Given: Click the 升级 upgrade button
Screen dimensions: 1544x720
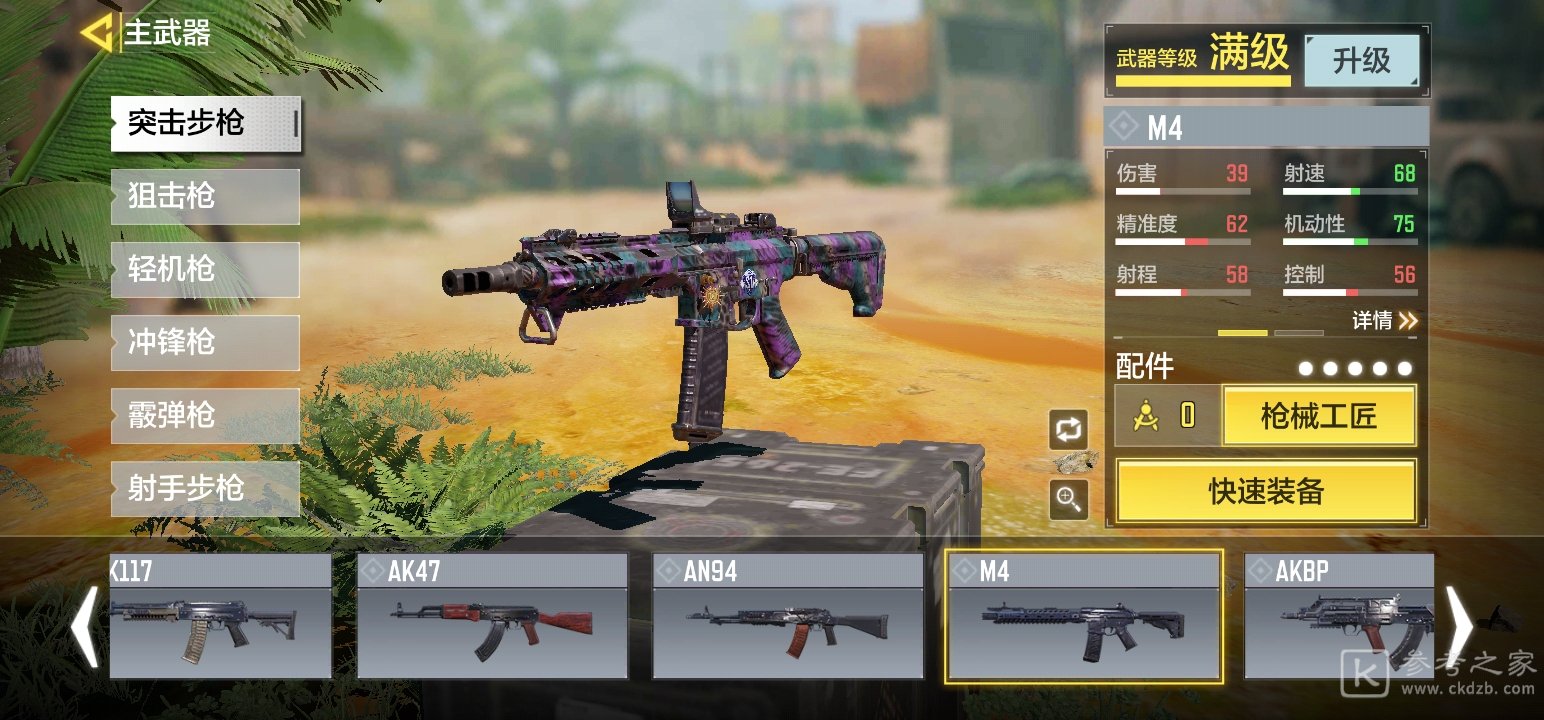Looking at the screenshot, I should (1361, 61).
